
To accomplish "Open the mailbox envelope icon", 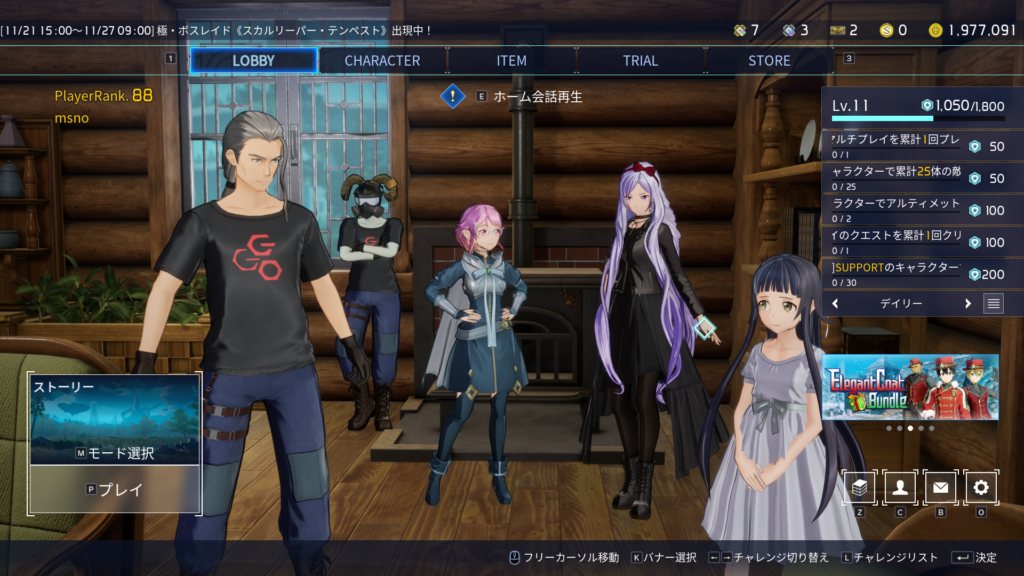I will tap(941, 487).
